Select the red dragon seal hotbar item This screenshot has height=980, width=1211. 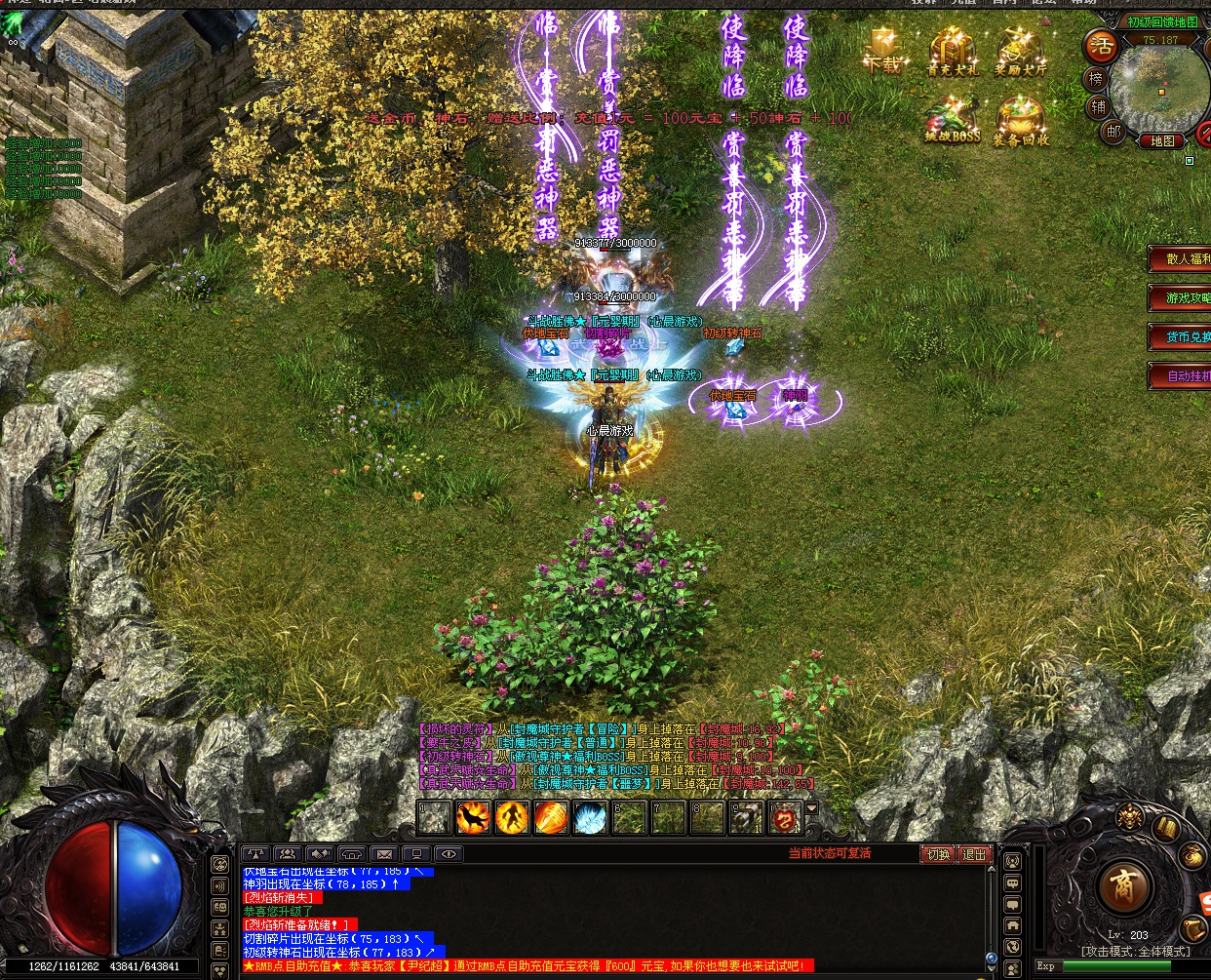(x=785, y=817)
